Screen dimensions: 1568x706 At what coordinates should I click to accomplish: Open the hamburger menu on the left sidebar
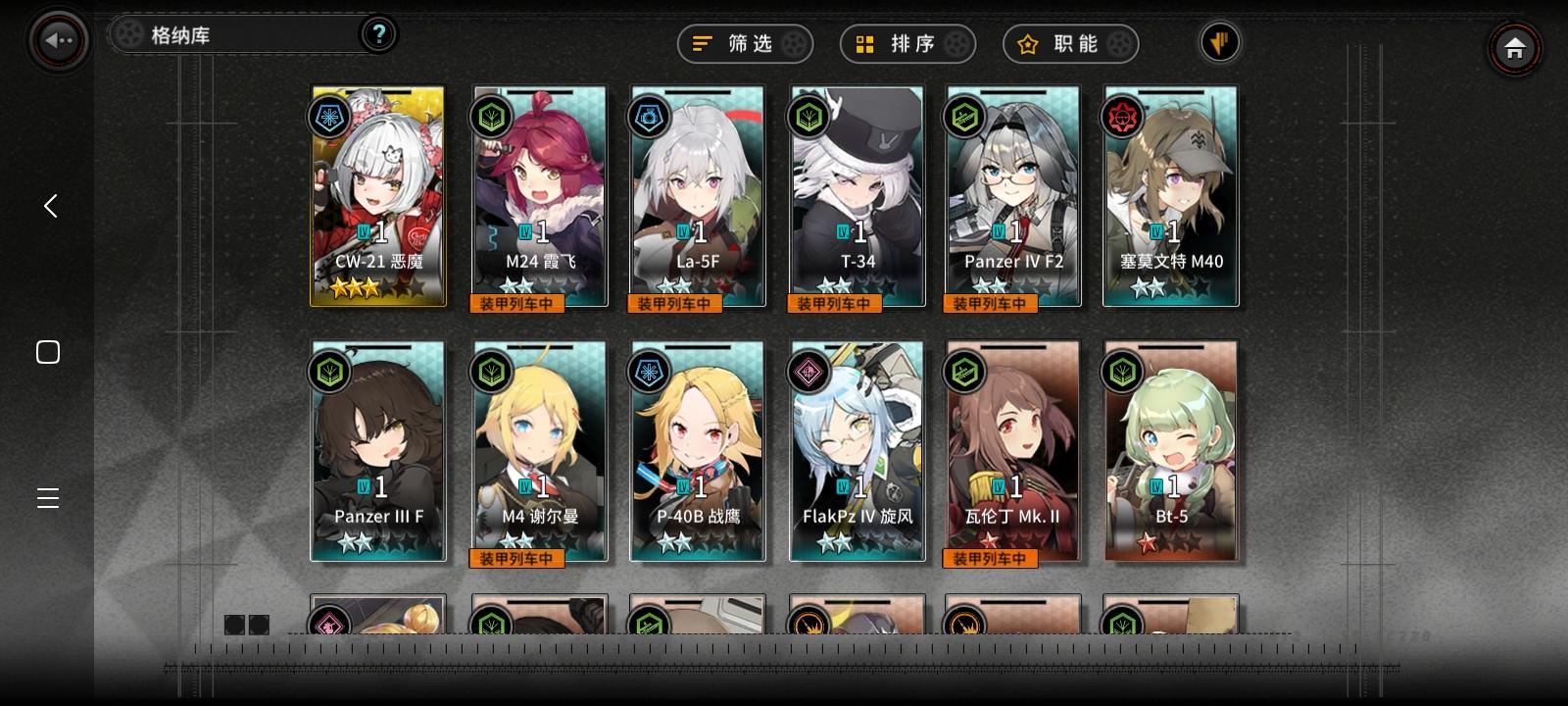coord(48,498)
